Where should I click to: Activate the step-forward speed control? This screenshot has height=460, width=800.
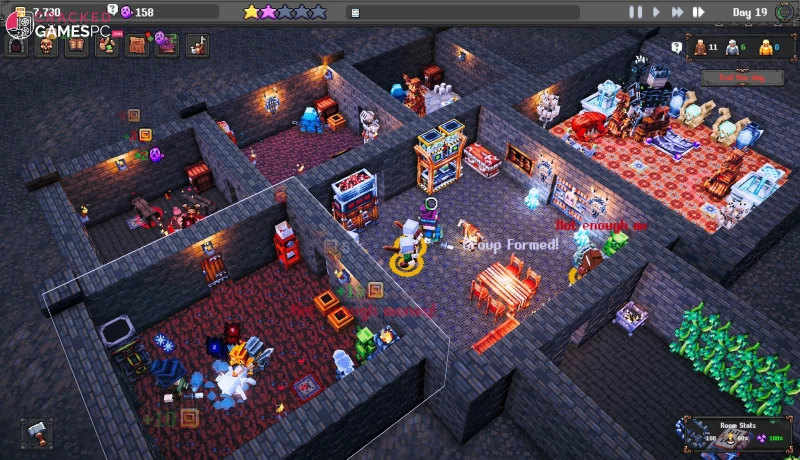pos(699,12)
